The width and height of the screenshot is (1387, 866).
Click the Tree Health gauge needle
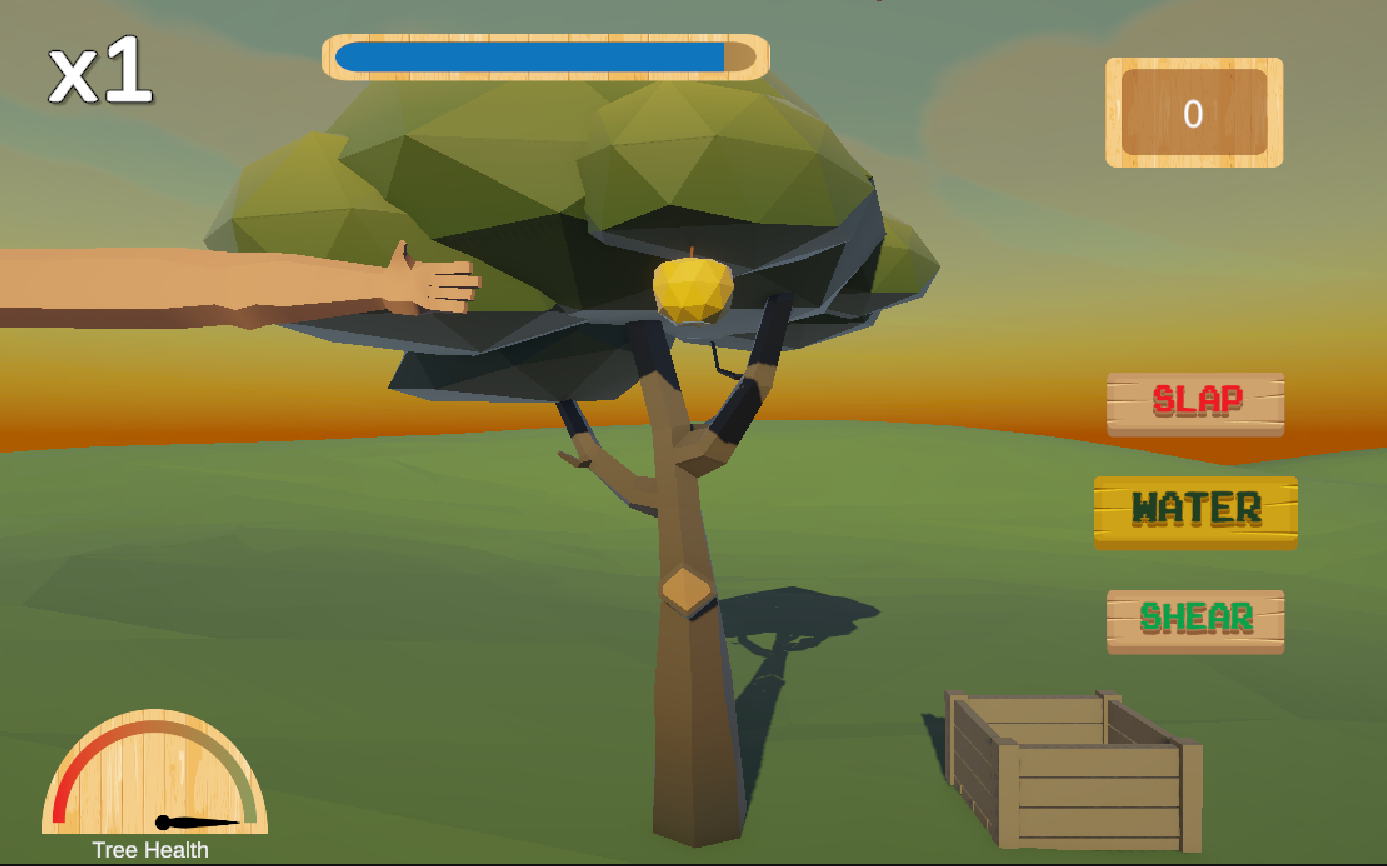click(x=180, y=821)
